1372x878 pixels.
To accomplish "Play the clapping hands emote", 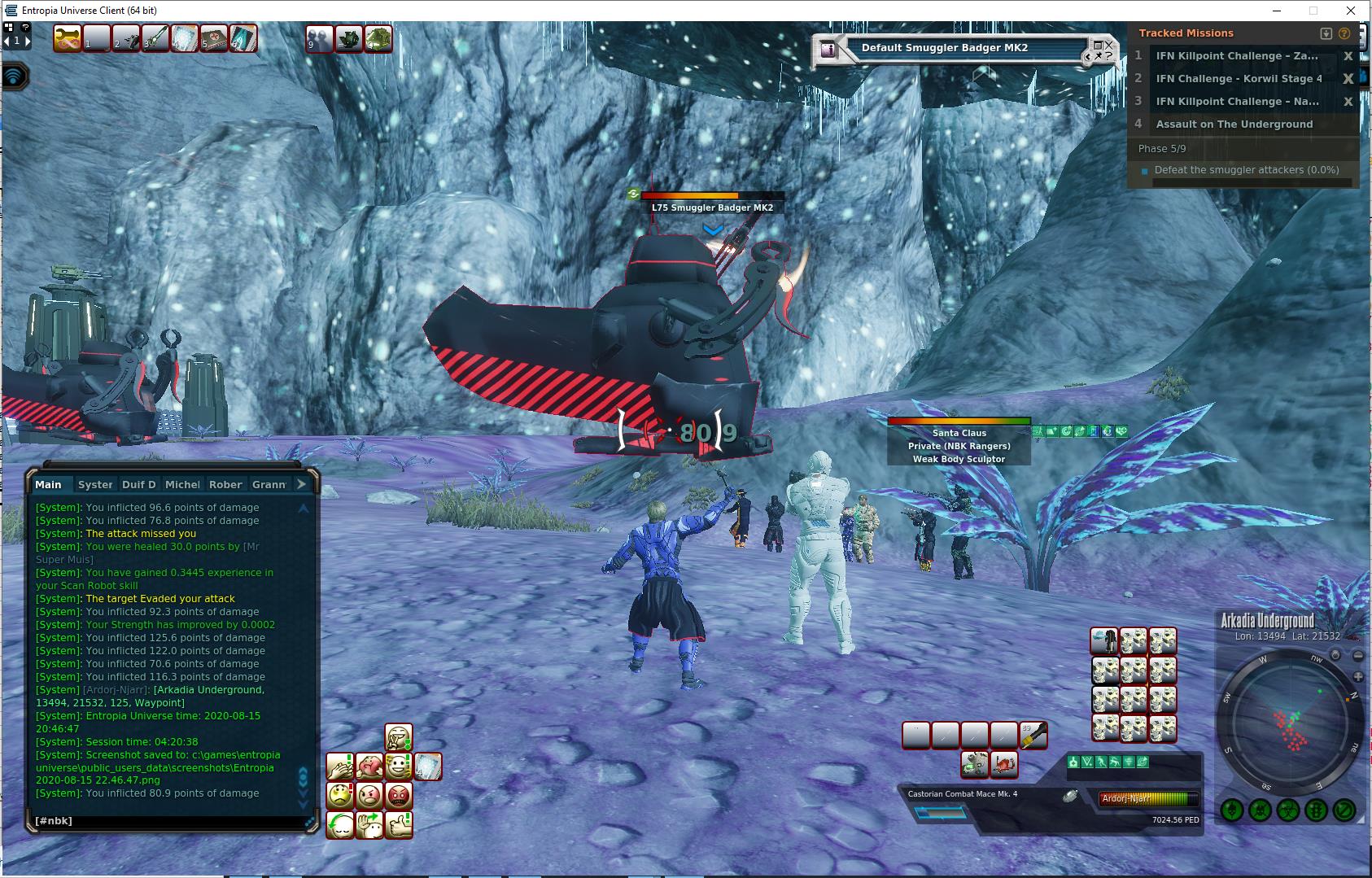I will coord(340,766).
